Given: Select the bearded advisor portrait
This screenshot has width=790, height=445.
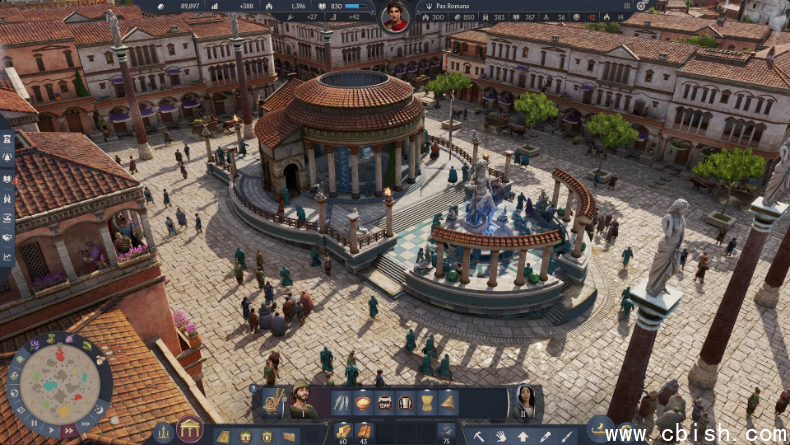Looking at the screenshot, I should click(300, 401).
